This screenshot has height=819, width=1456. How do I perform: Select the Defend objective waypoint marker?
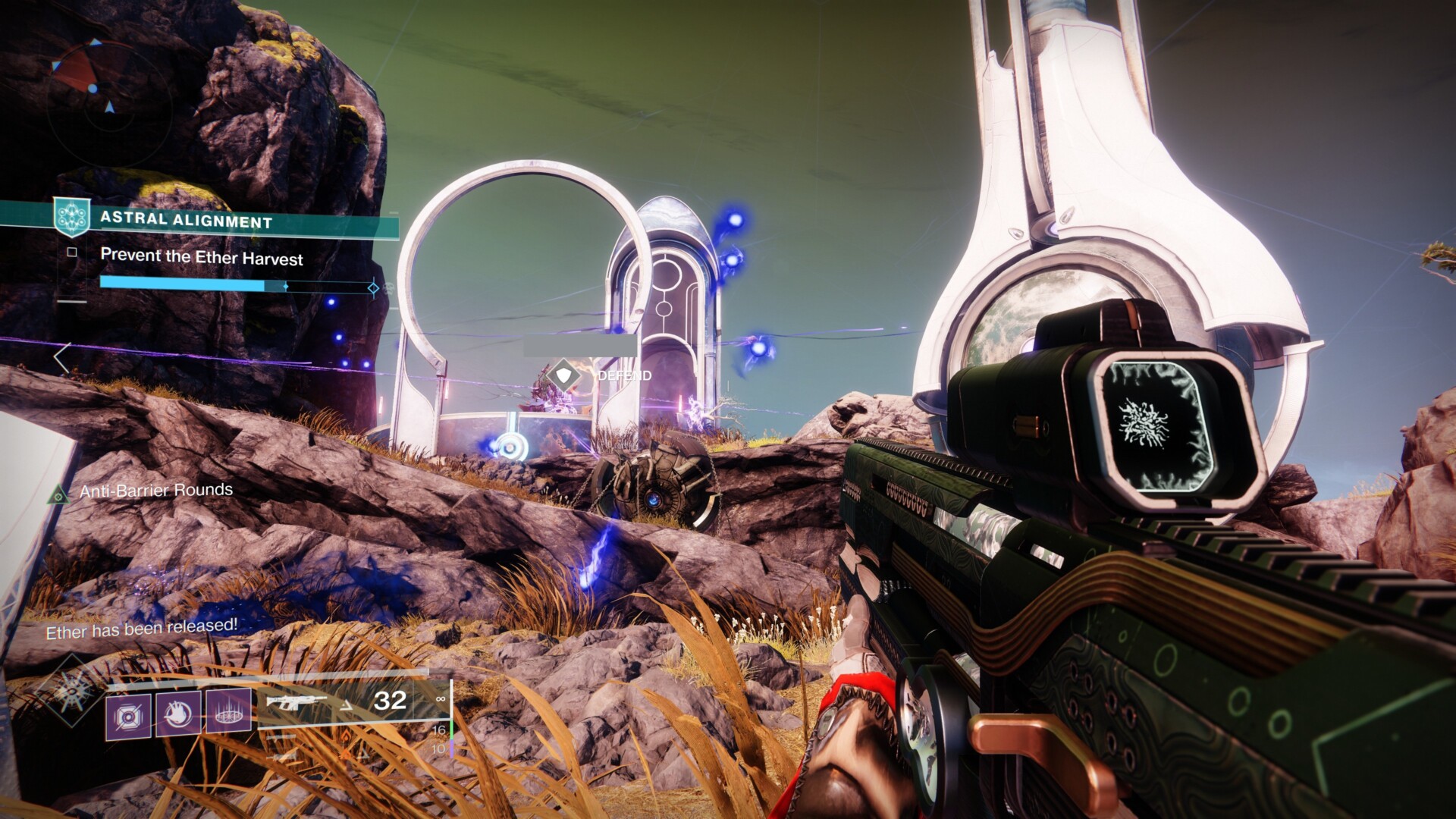pos(563,375)
